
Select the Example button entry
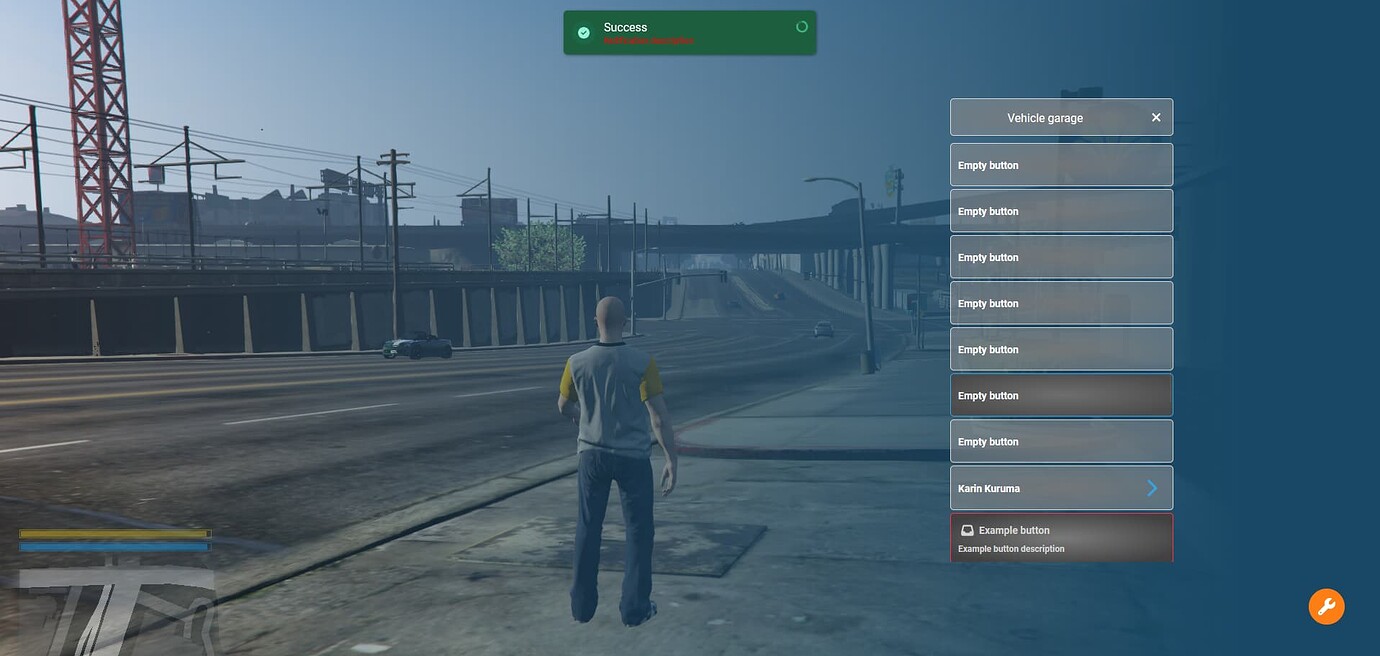click(x=1061, y=538)
